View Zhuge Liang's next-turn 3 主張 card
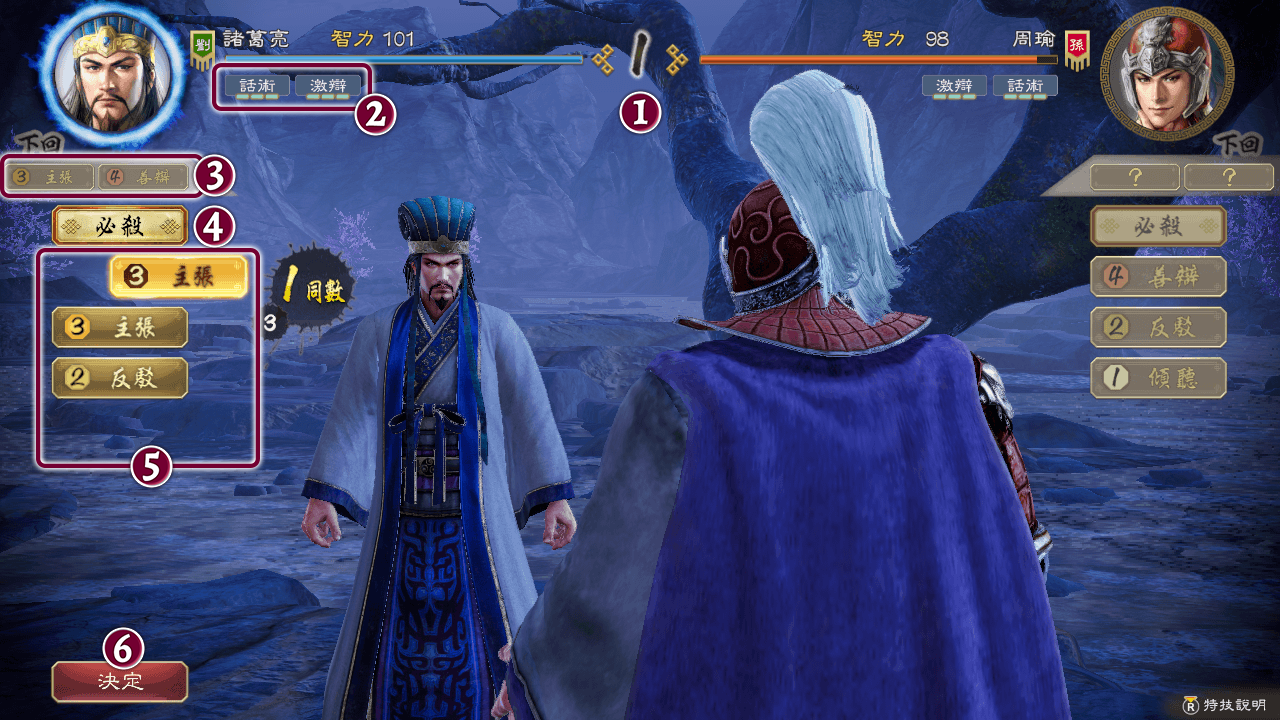This screenshot has height=720, width=1280. tap(50, 178)
